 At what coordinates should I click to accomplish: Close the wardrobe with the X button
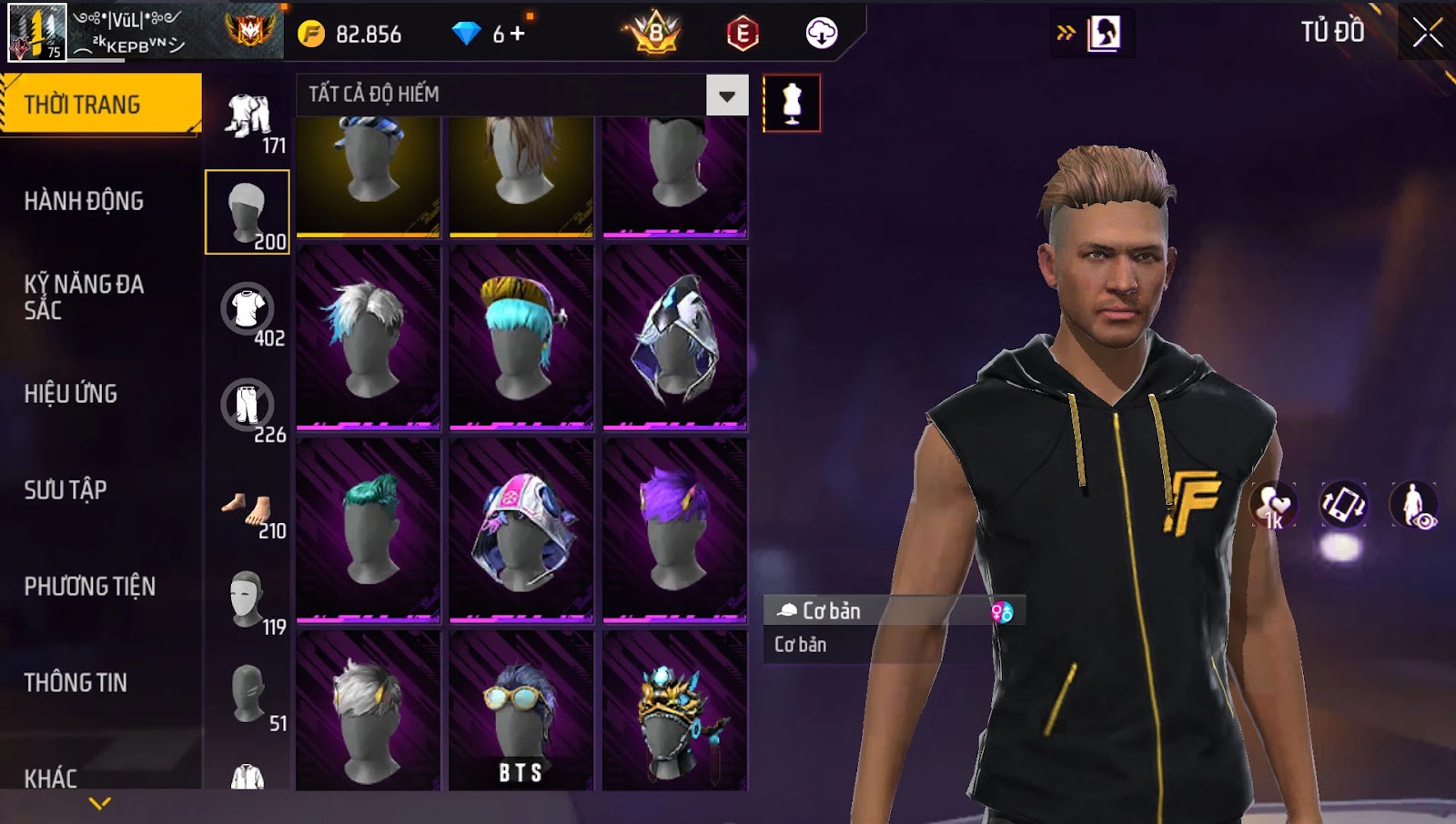pos(1427,33)
